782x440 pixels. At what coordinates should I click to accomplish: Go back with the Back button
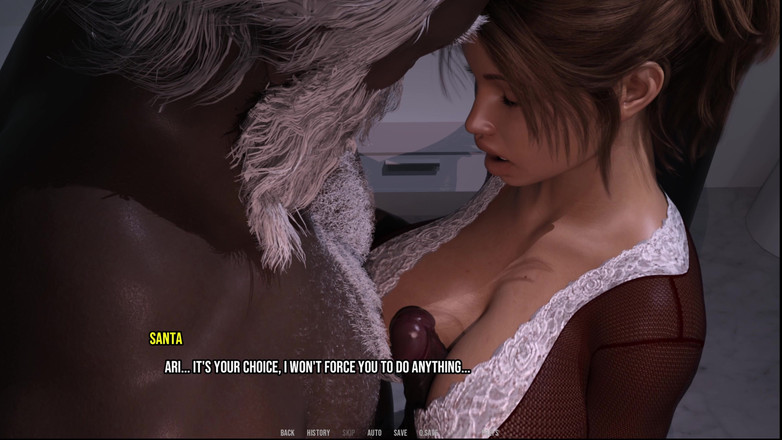(287, 433)
